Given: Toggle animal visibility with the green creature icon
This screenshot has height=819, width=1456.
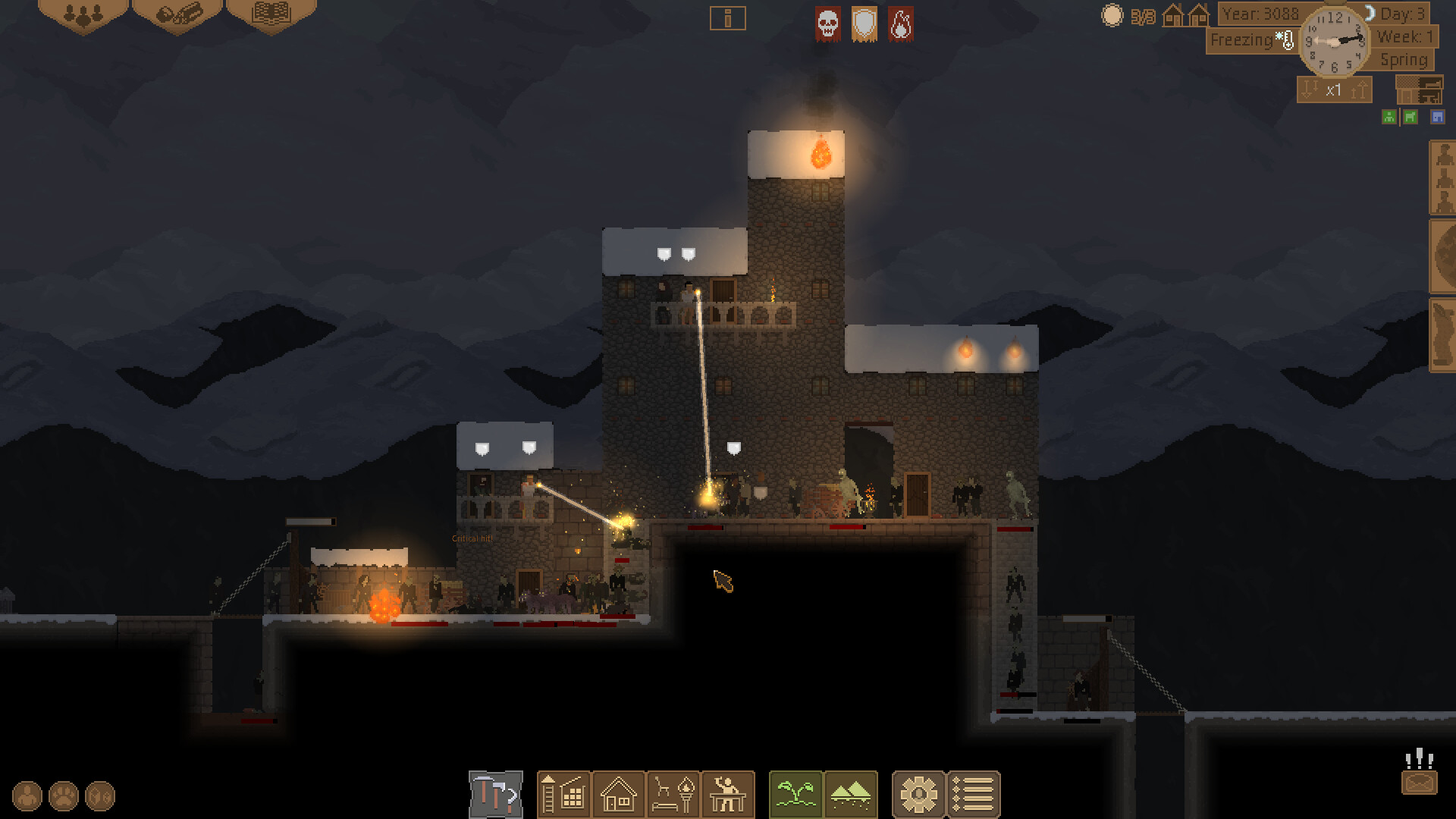Looking at the screenshot, I should (x=1409, y=117).
